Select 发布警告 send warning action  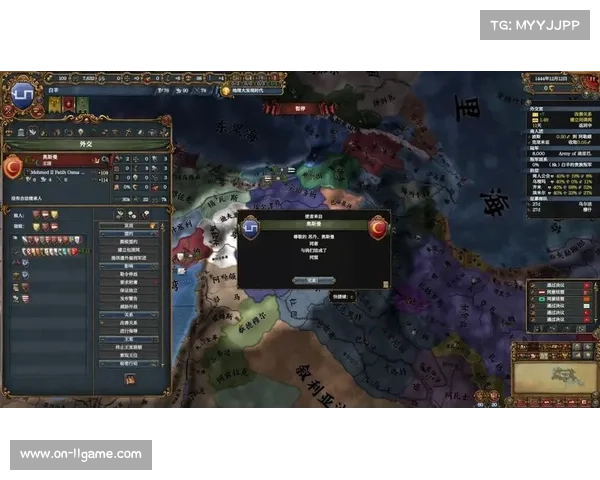(x=131, y=298)
